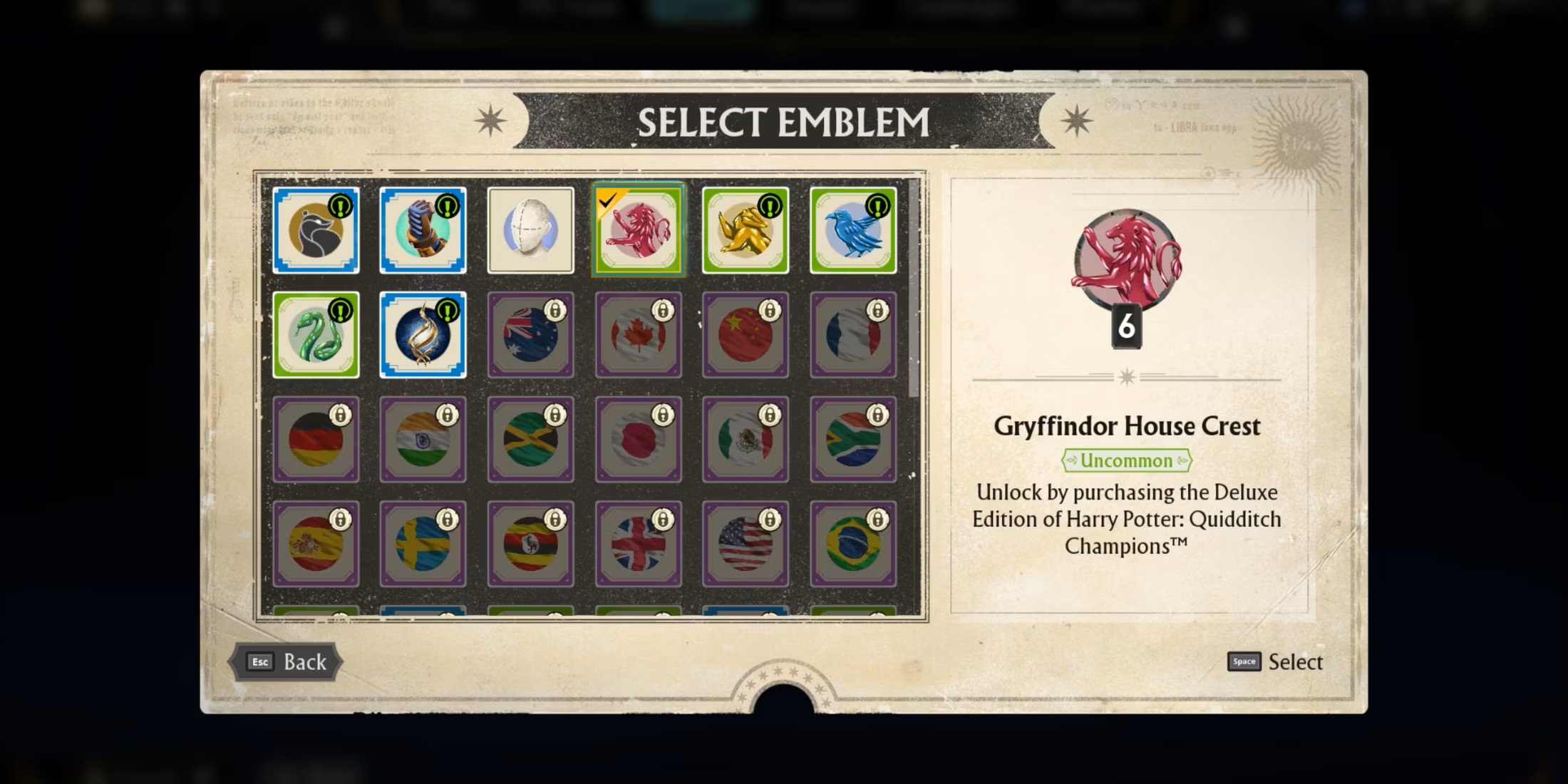Select the Canada flag emblem
This screenshot has height=784, width=1568.
pos(638,335)
